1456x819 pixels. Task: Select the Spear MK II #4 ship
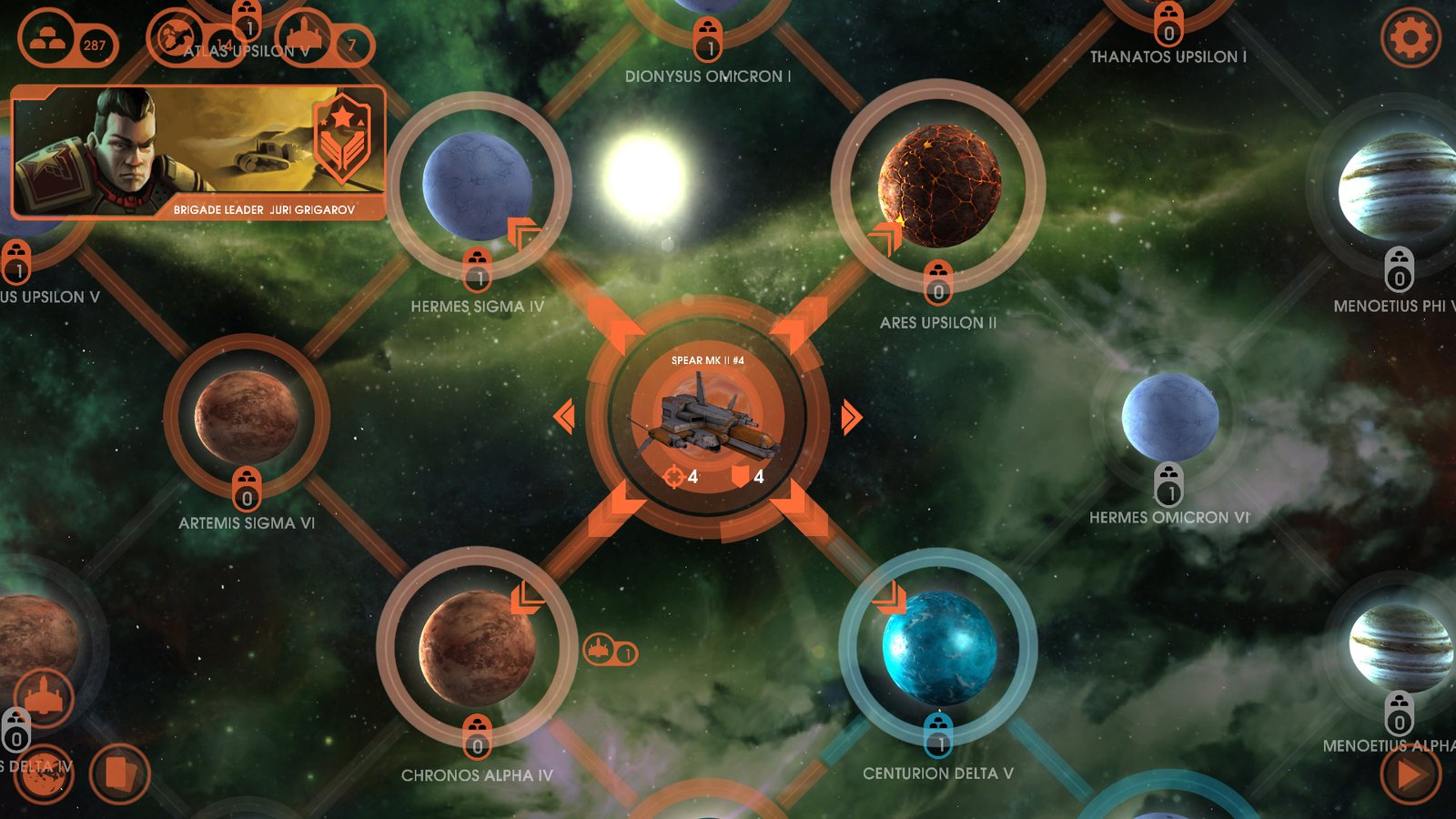click(707, 419)
